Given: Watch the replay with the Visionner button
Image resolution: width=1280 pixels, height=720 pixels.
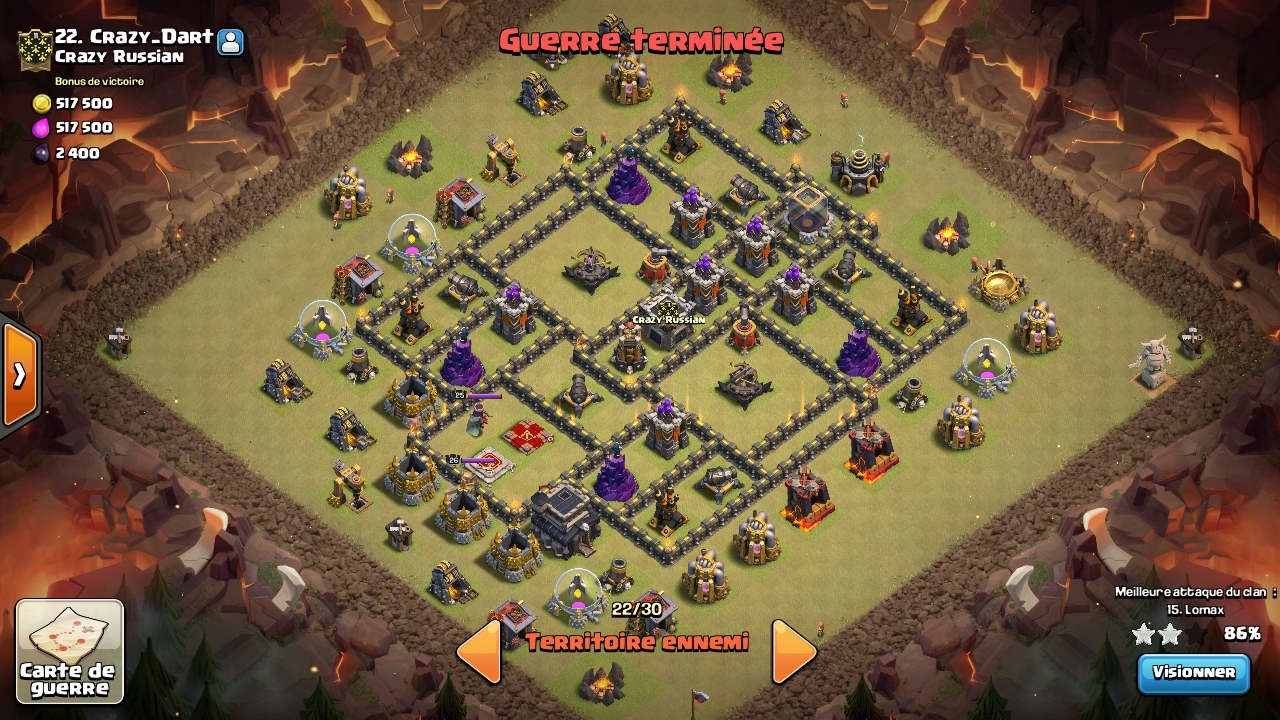Looking at the screenshot, I should tap(1194, 673).
